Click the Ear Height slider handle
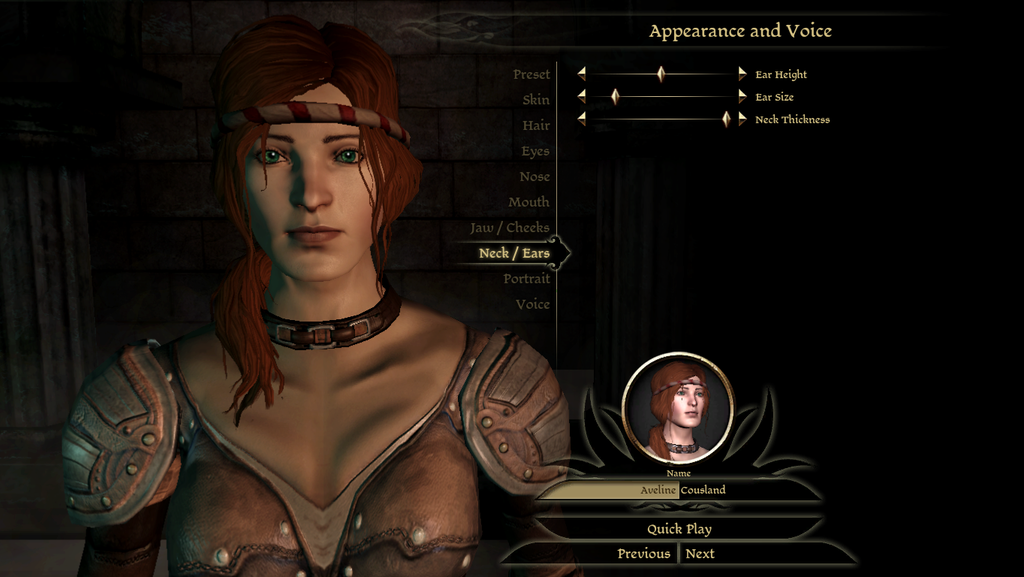The height and width of the screenshot is (577, 1024). pyautogui.click(x=661, y=74)
